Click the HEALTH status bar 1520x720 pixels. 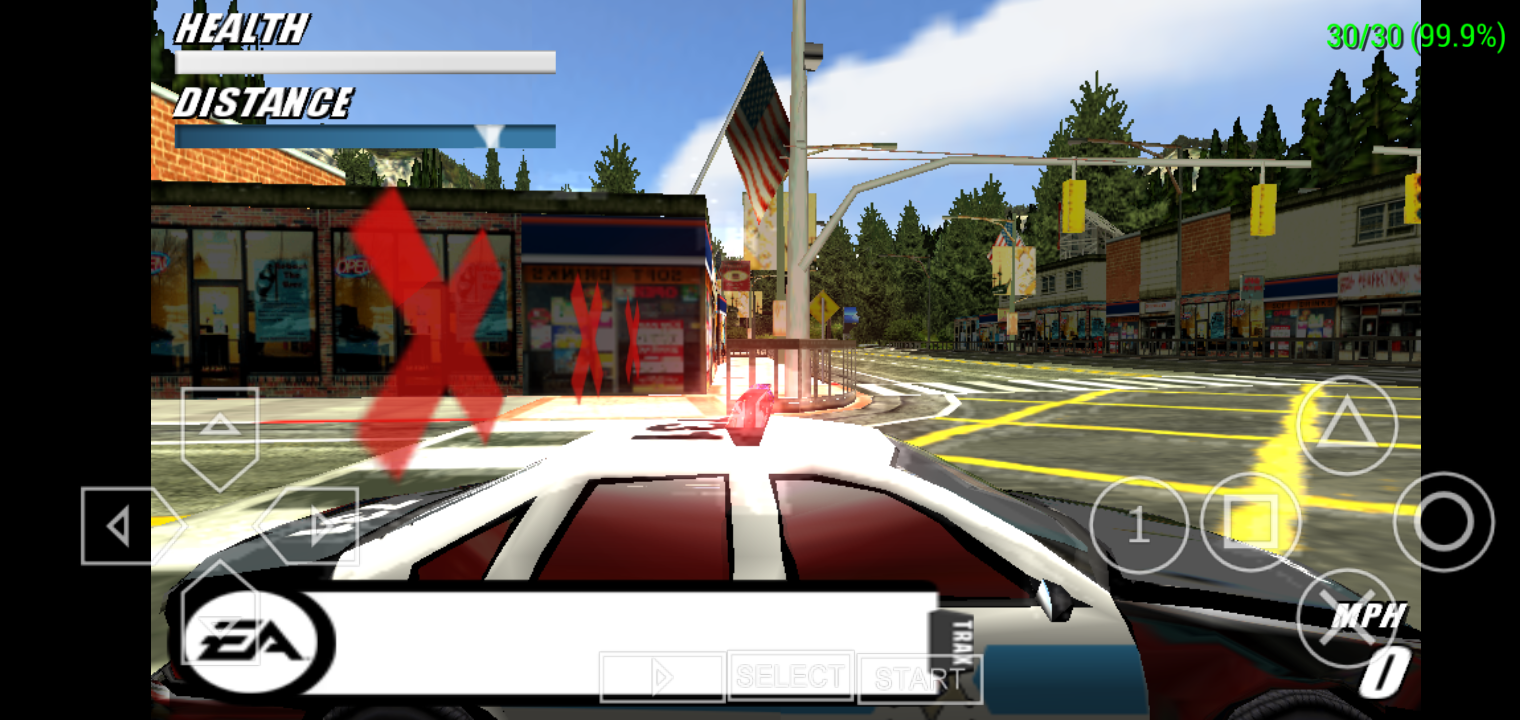(365, 61)
